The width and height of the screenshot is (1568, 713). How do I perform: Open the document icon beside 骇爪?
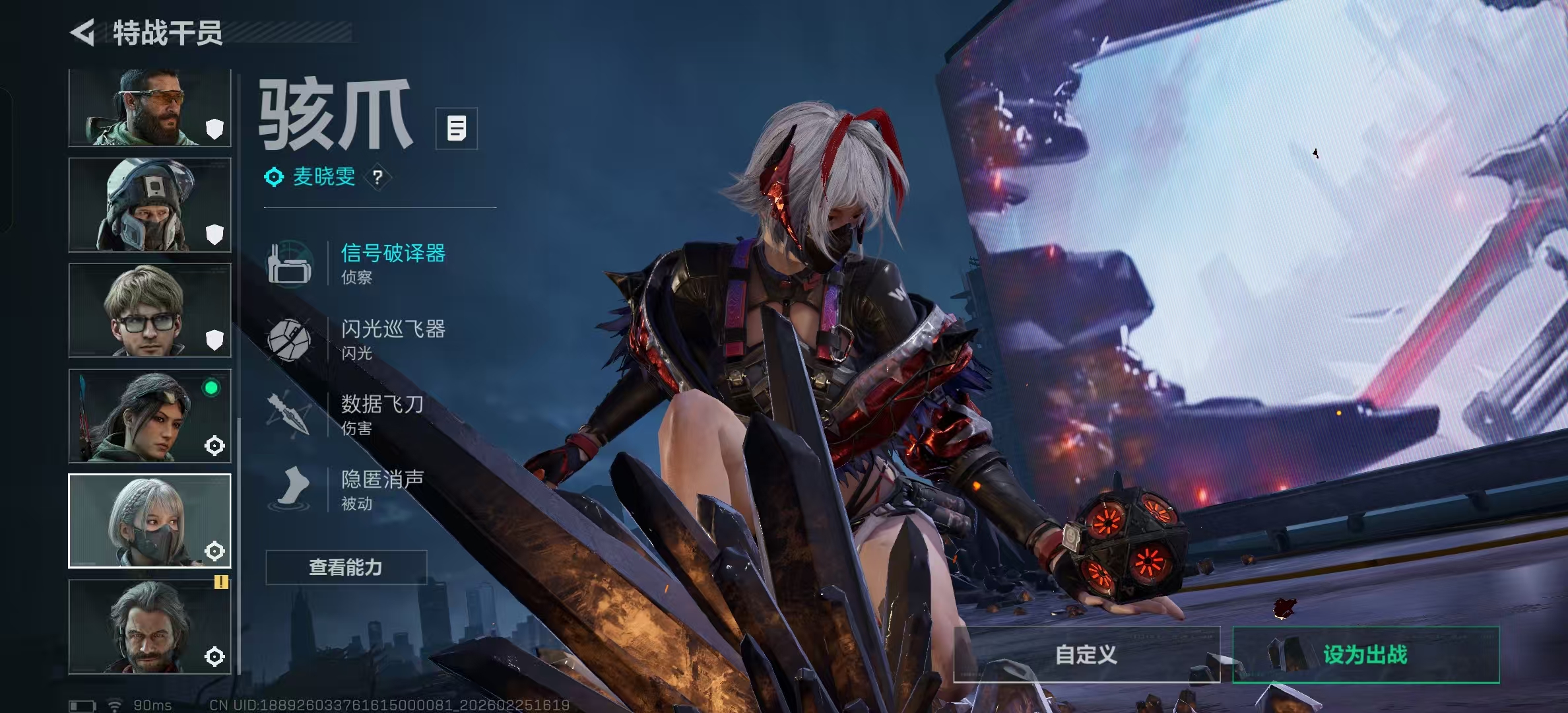tap(456, 128)
